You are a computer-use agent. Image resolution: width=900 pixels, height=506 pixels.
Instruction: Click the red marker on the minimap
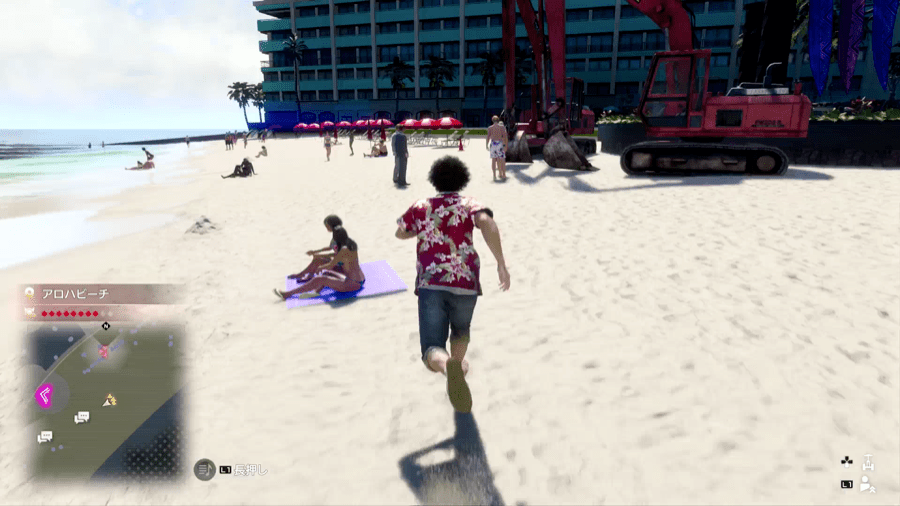pos(104,351)
